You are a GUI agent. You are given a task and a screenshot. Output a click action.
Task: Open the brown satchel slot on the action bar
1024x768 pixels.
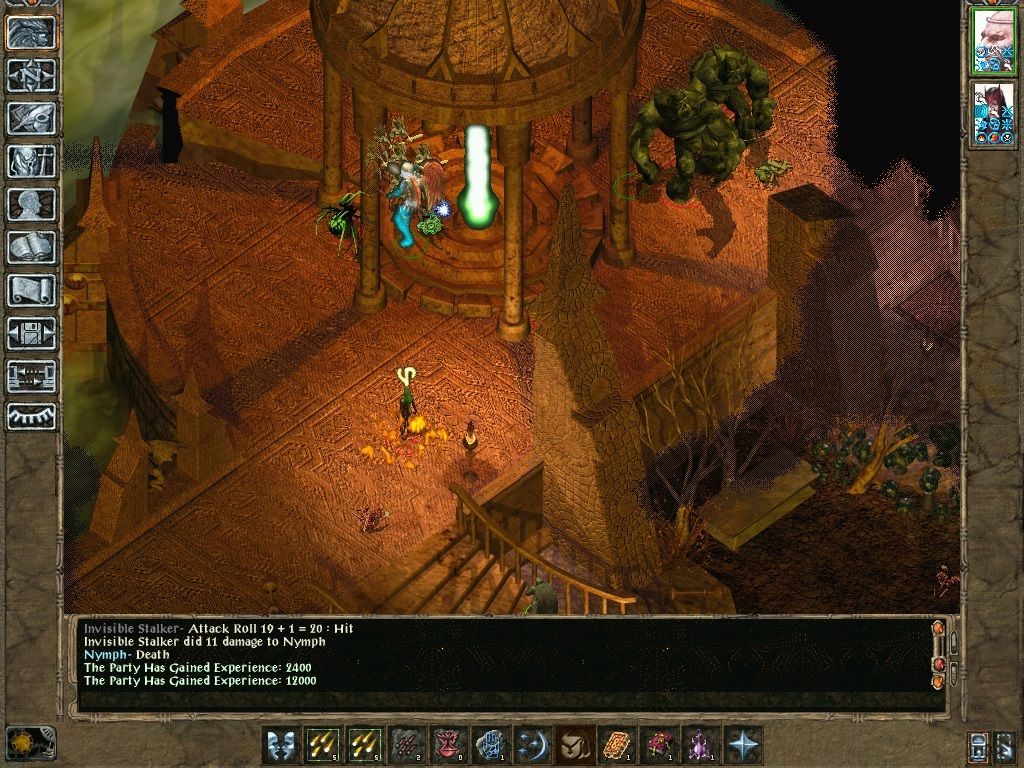pos(574,745)
